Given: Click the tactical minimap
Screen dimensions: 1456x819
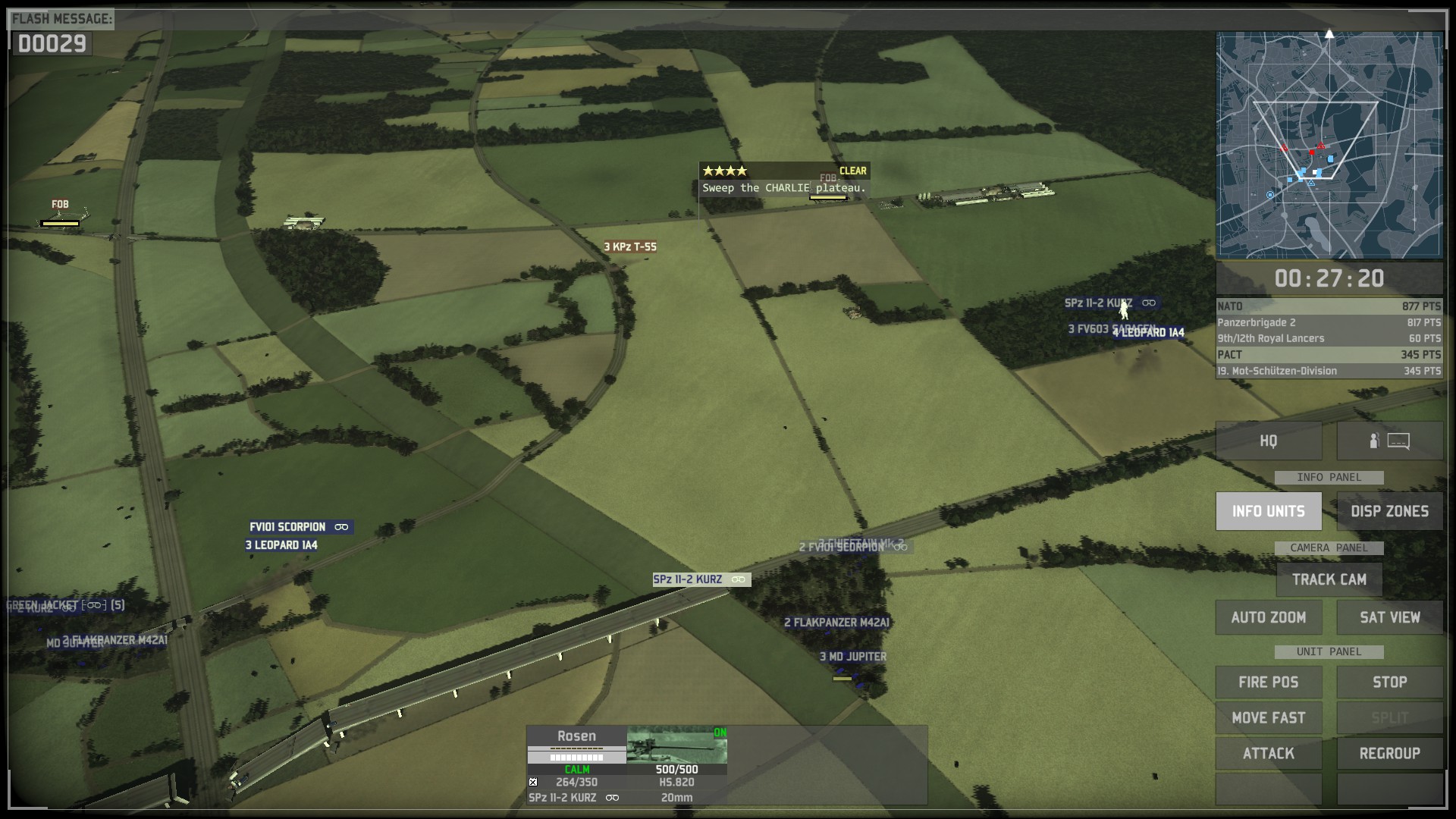Looking at the screenshot, I should 1329,145.
